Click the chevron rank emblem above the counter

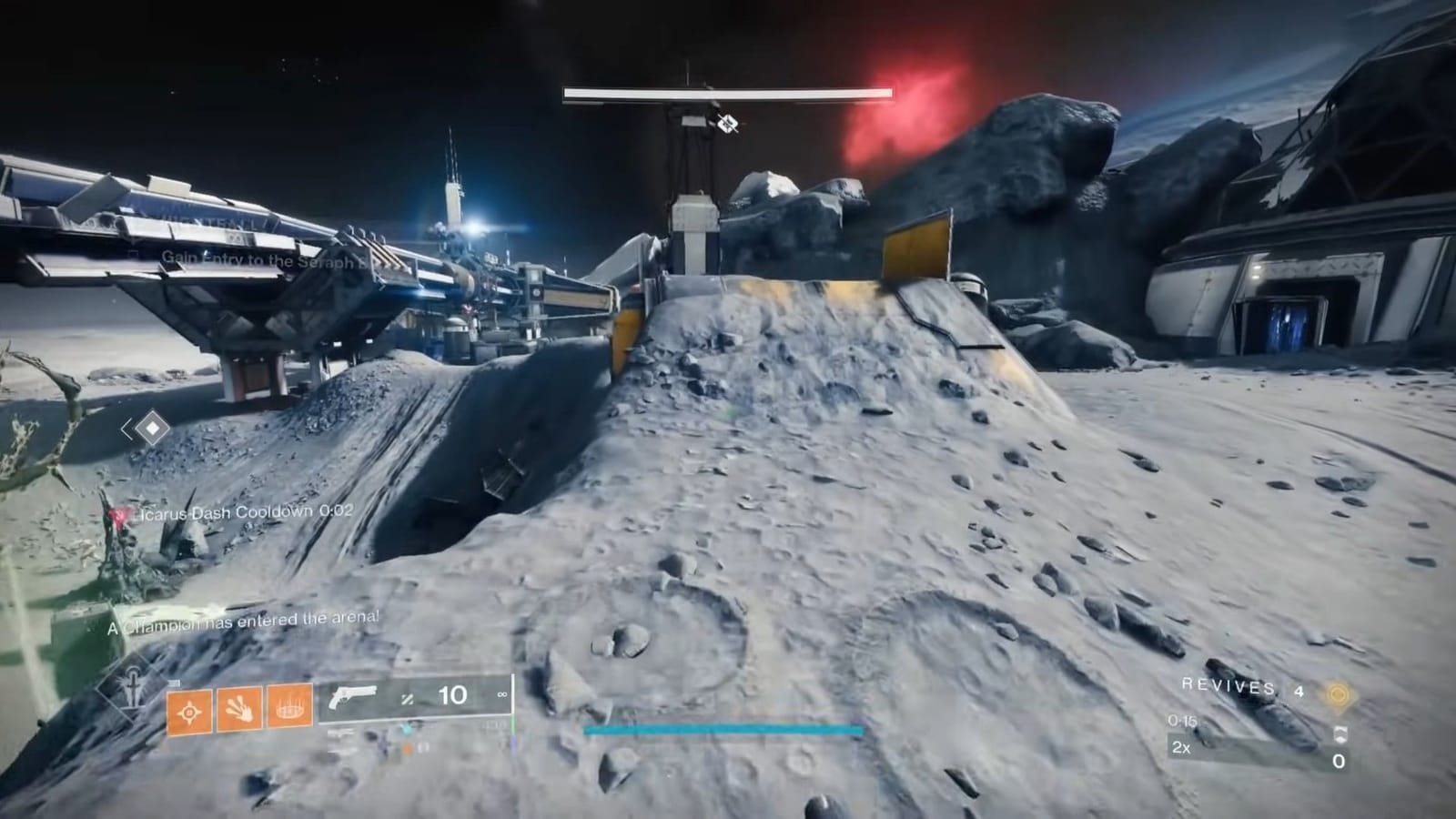[1340, 735]
